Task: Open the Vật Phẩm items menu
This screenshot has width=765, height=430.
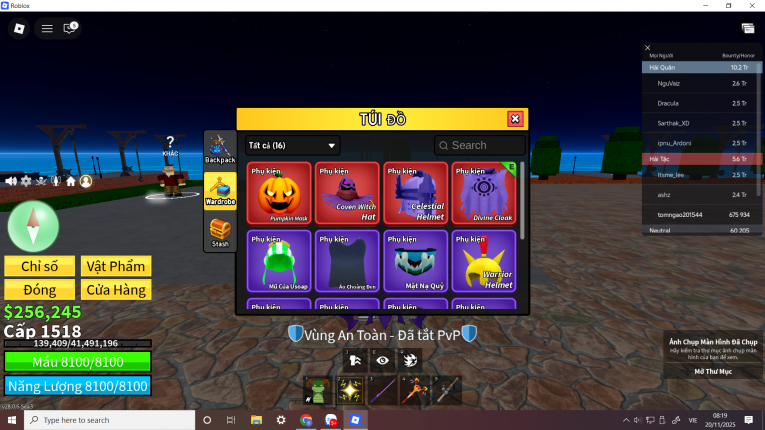Action: (x=116, y=266)
